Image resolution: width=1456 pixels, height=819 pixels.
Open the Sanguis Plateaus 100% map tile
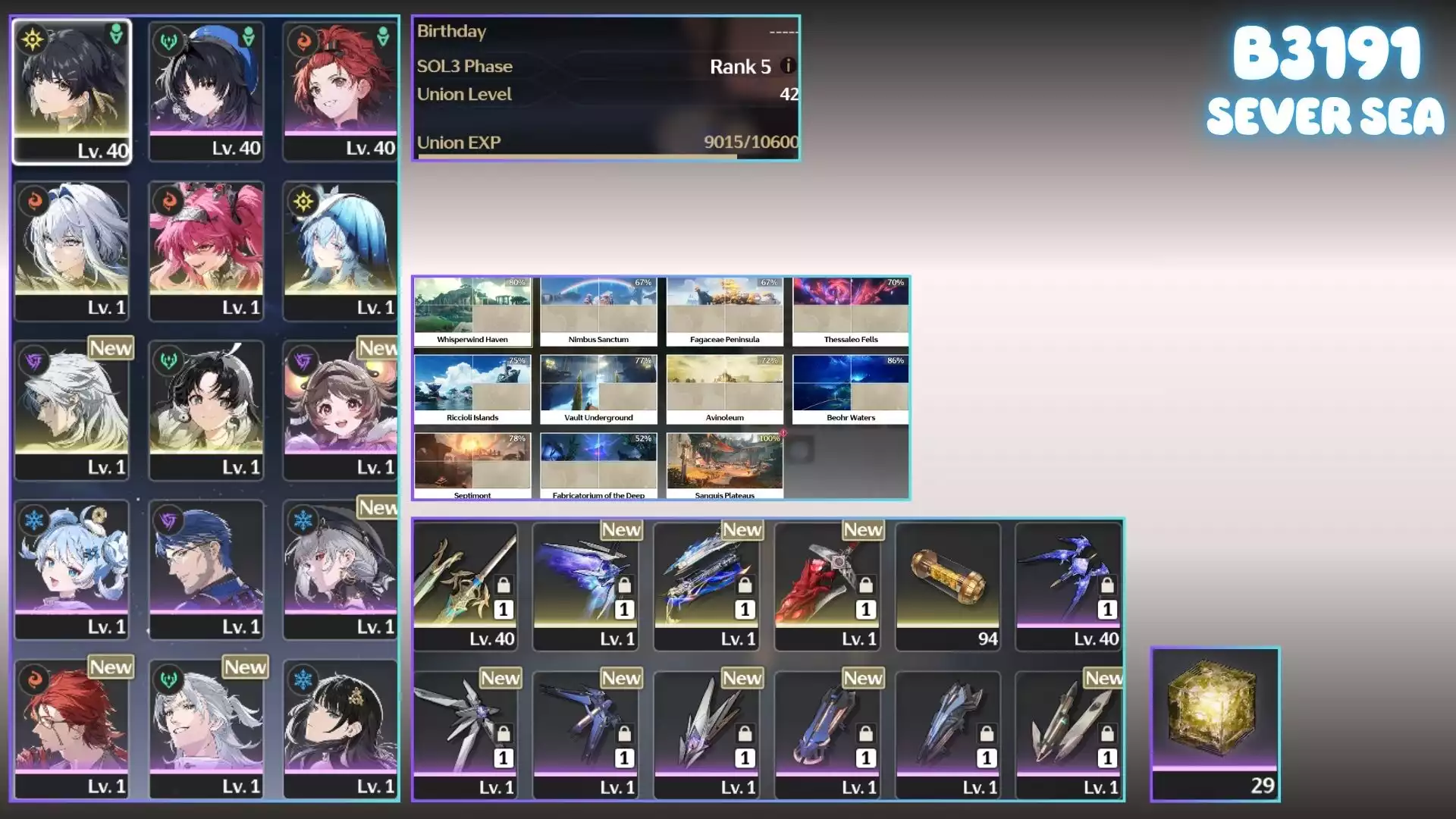click(724, 466)
